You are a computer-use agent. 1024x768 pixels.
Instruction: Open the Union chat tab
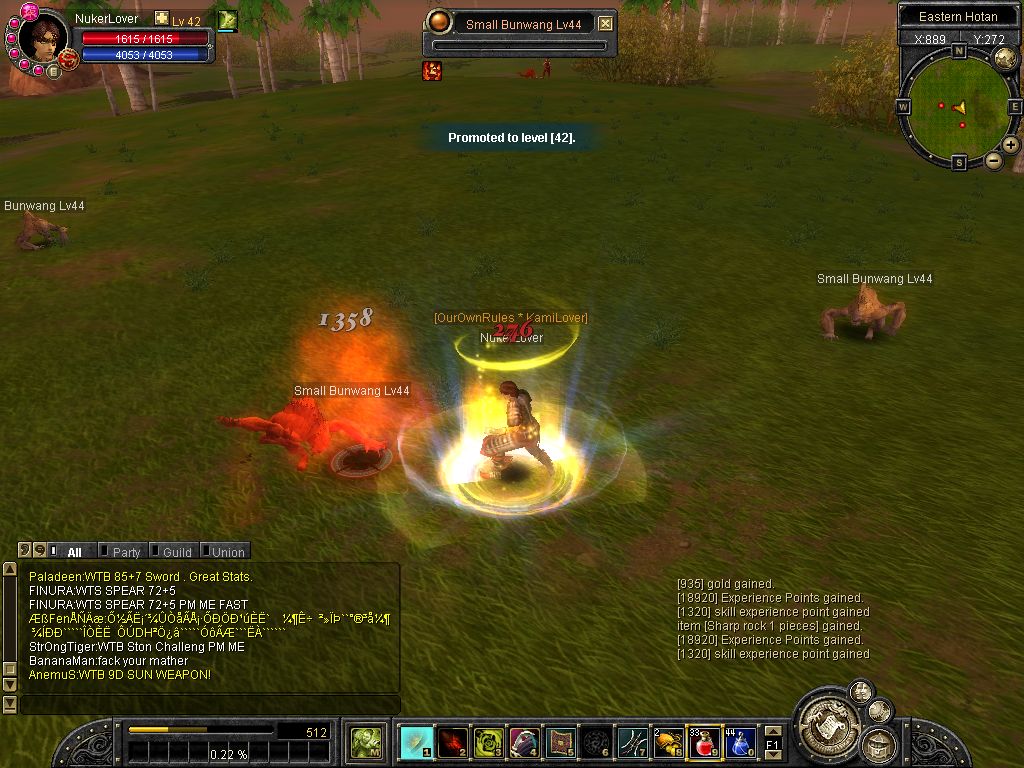pos(227,552)
